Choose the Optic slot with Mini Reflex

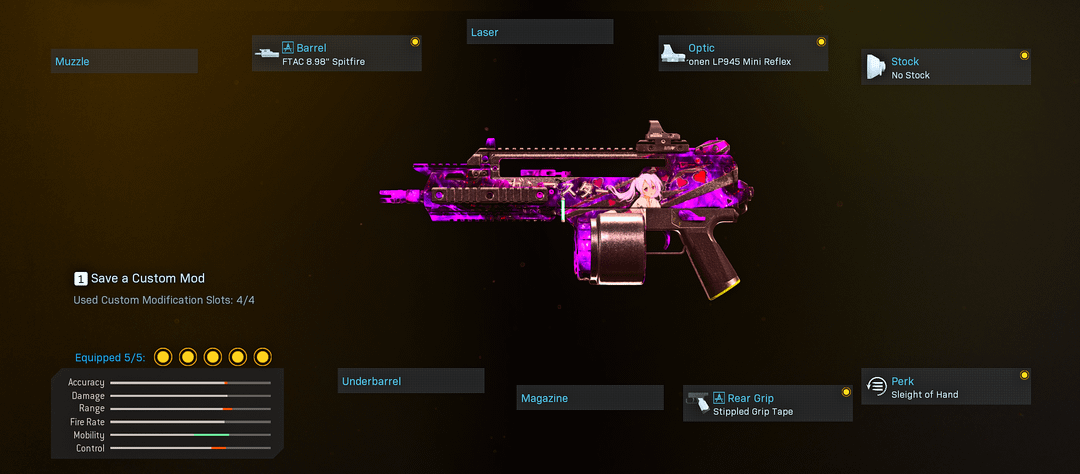click(743, 54)
